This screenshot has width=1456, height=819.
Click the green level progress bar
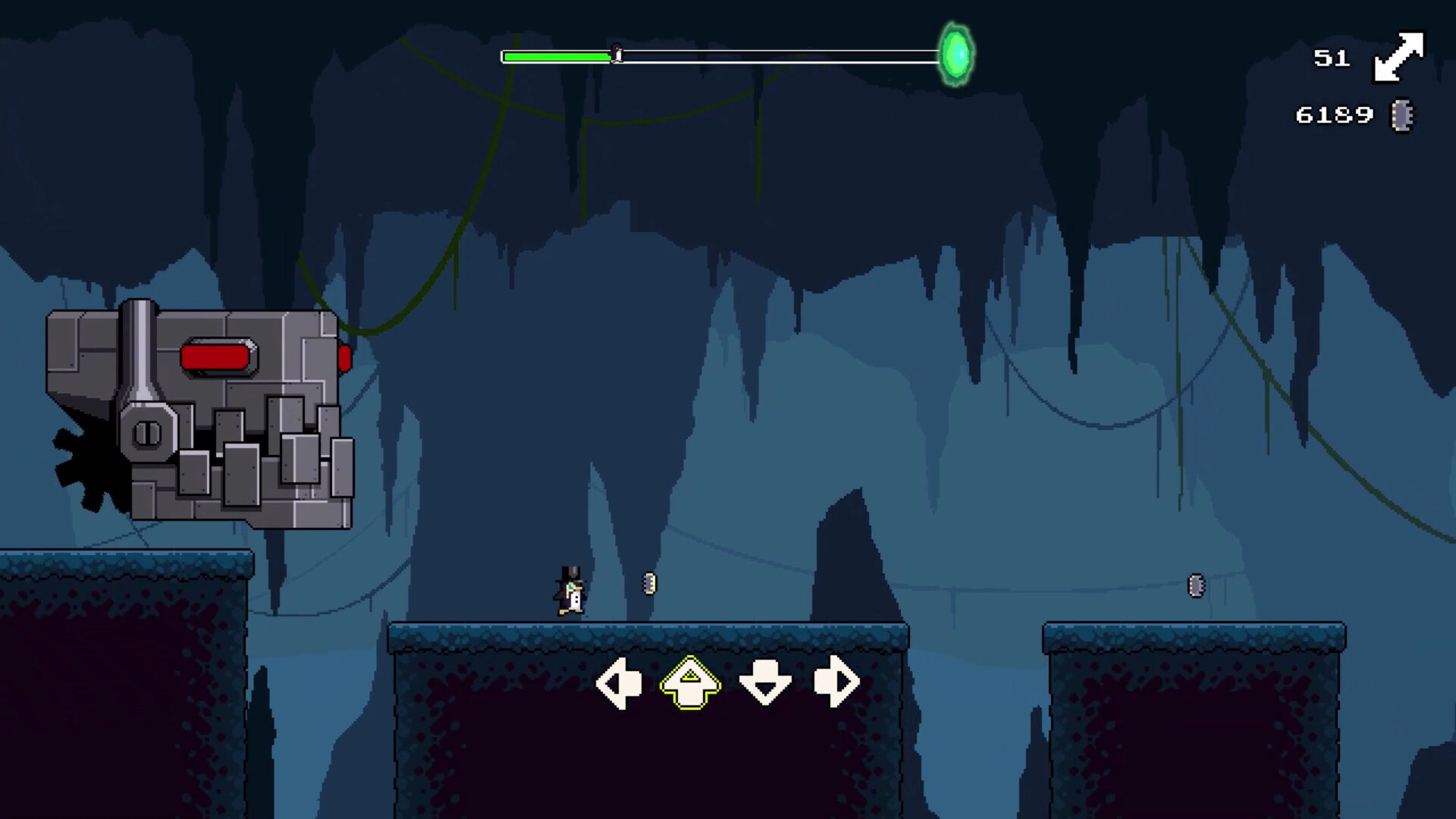point(554,55)
